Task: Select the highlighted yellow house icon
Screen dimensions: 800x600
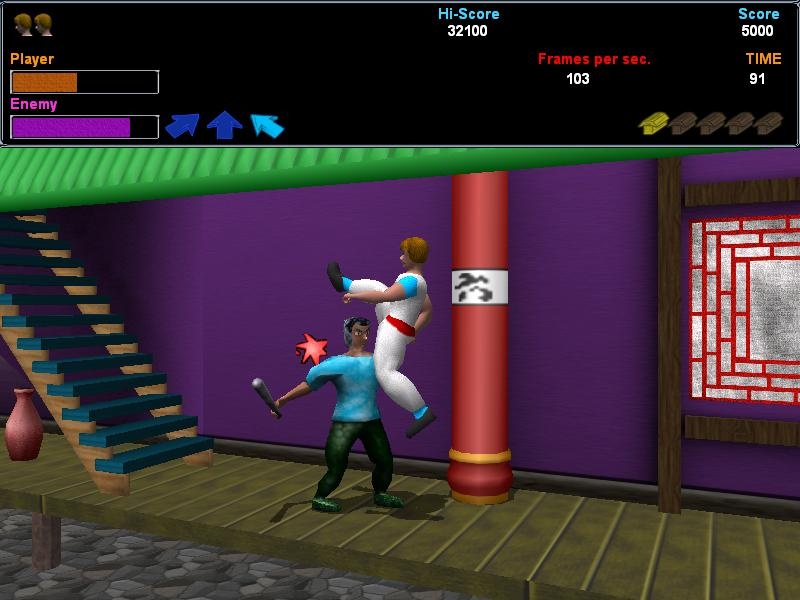Action: point(653,123)
